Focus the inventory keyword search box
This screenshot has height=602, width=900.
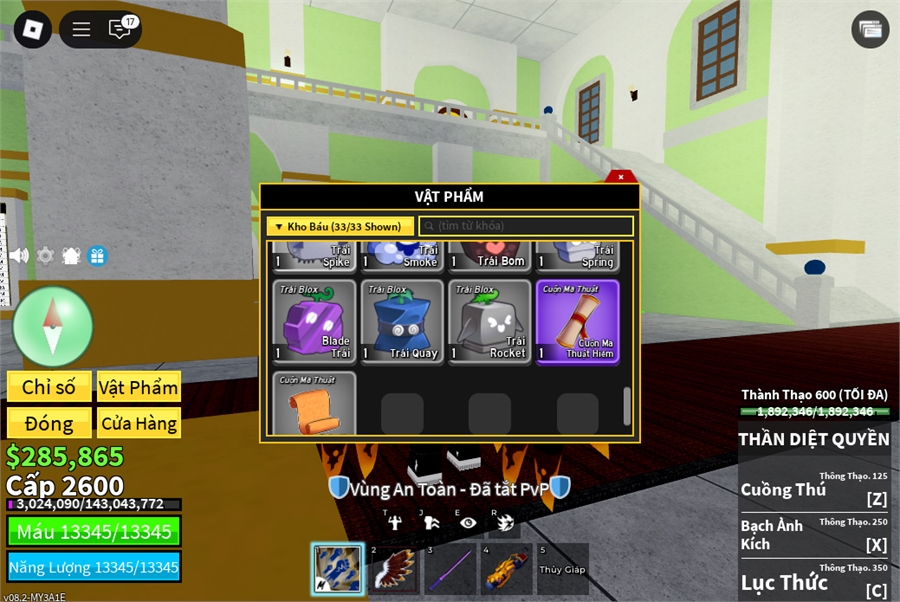(x=526, y=227)
